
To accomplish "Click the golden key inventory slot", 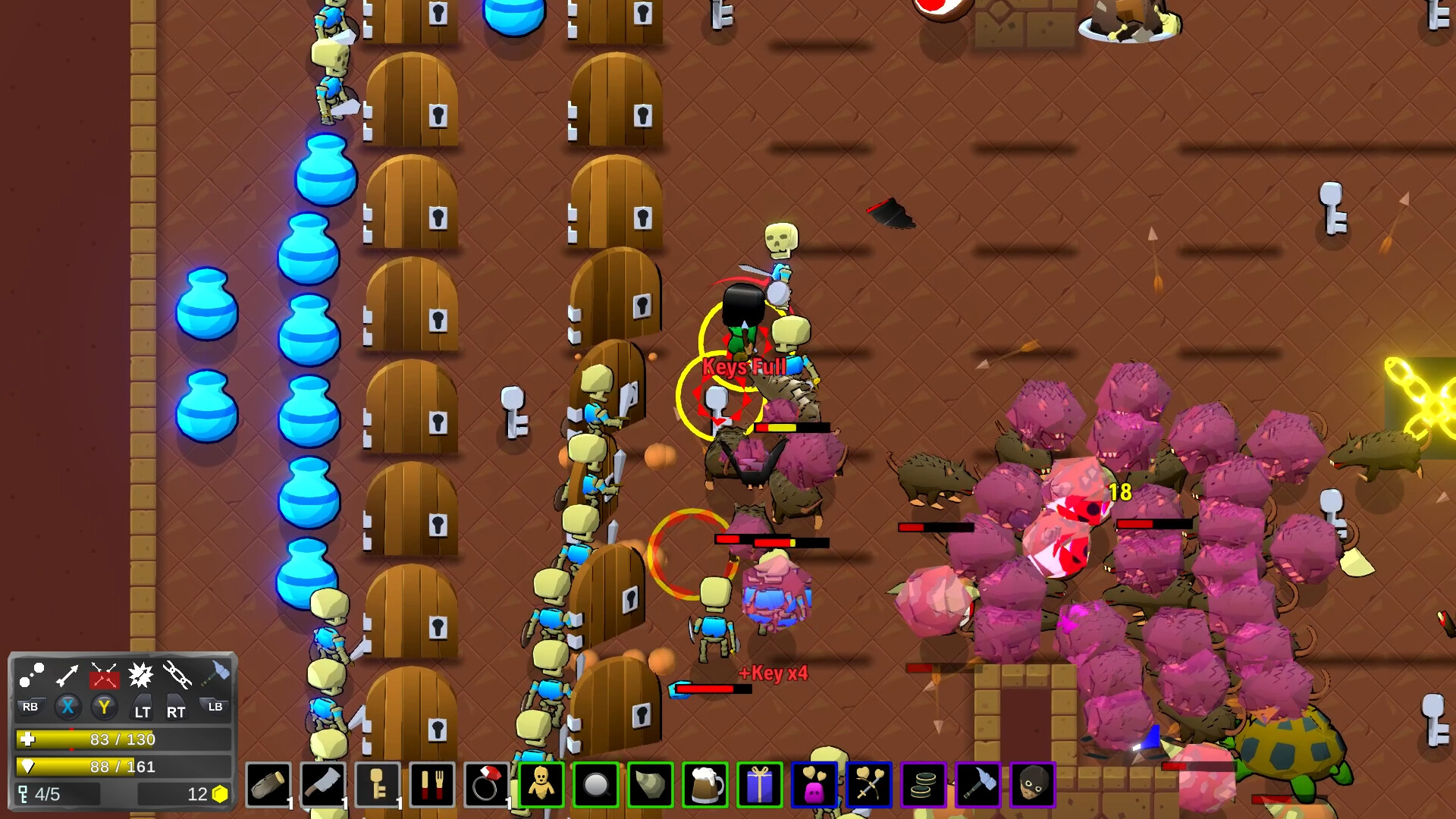I will pos(377,785).
